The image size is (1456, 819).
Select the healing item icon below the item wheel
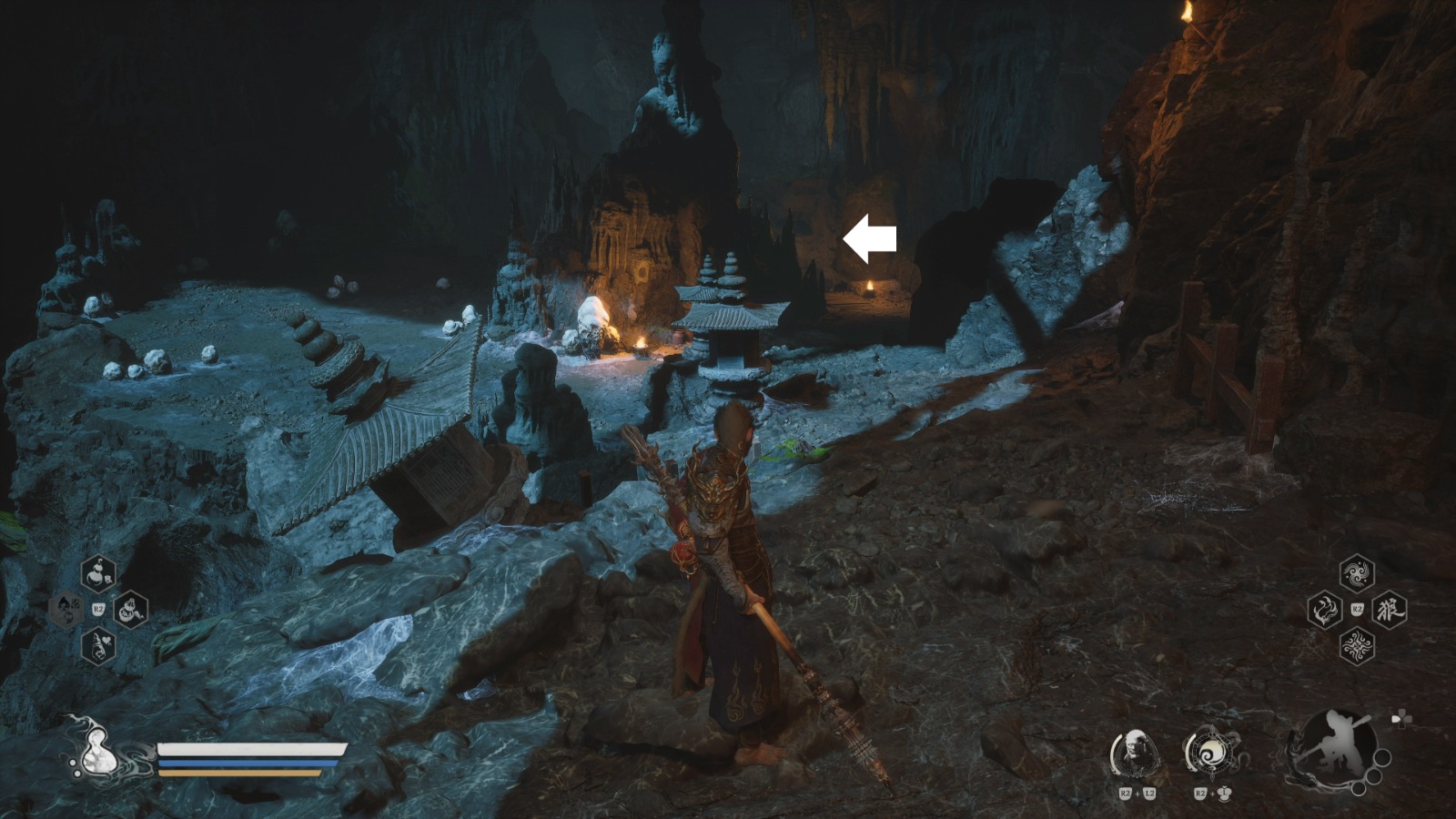98,645
